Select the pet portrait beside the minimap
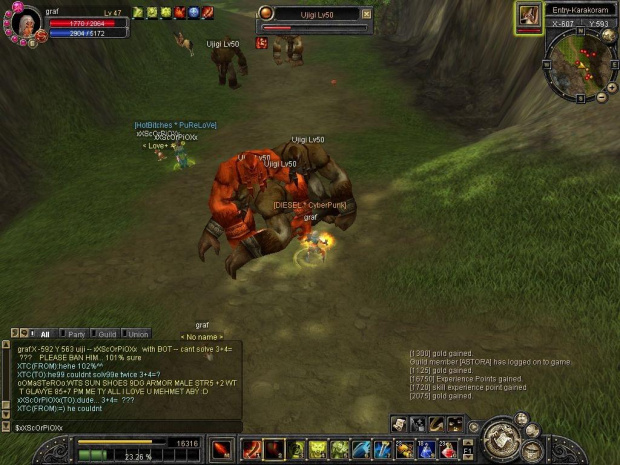 click(528, 15)
